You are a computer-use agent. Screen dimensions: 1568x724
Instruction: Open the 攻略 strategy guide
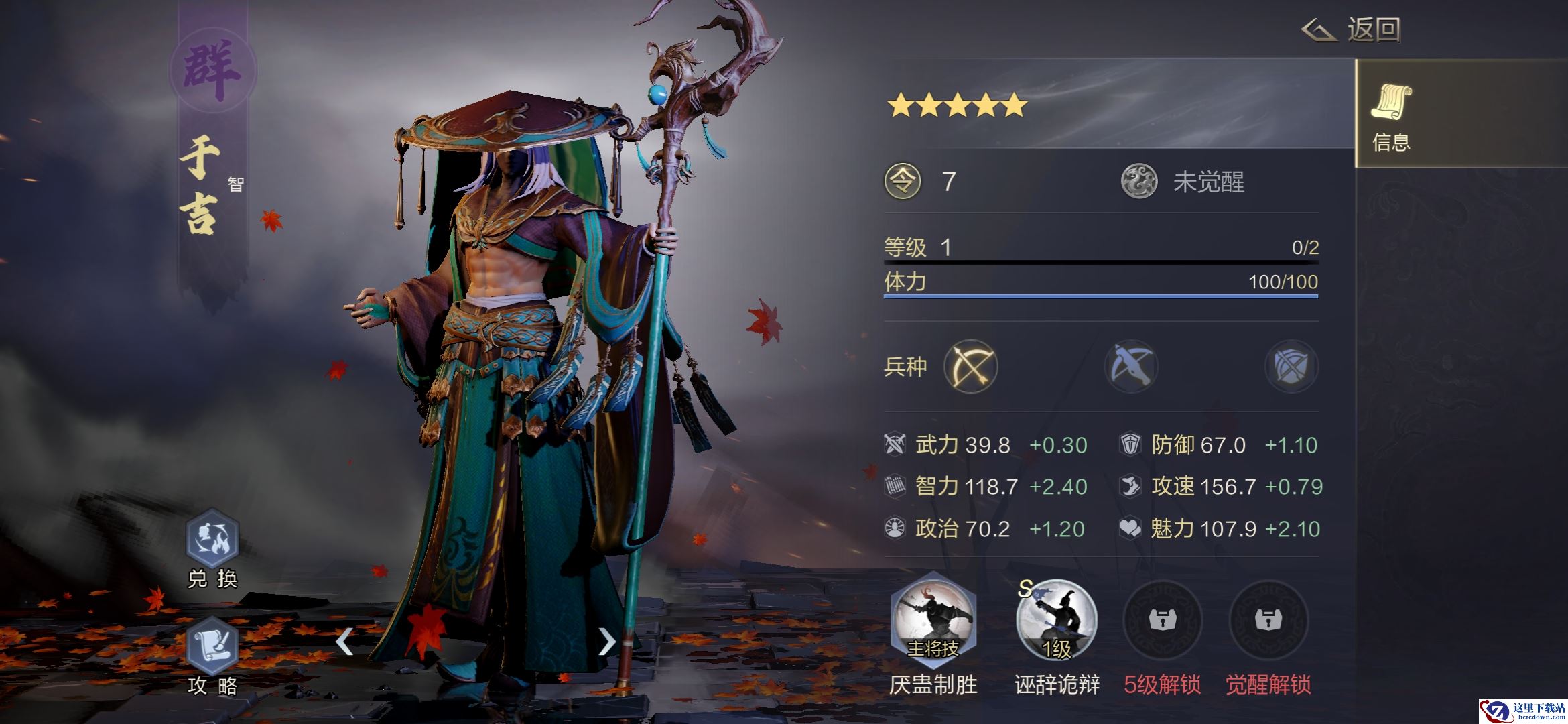coord(212,647)
